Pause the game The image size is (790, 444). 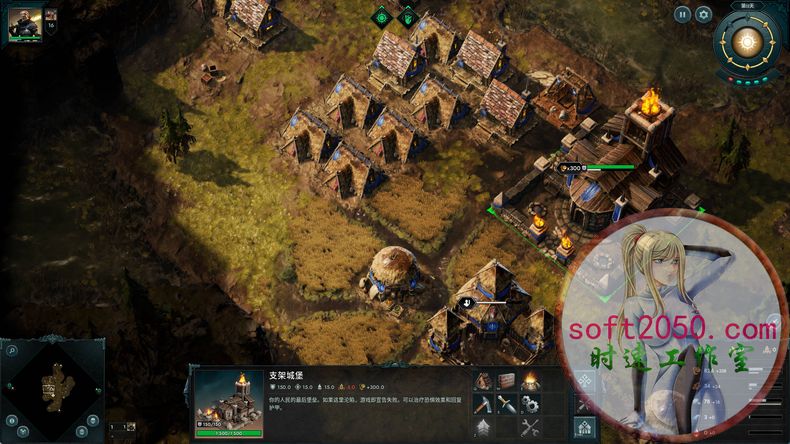click(682, 14)
